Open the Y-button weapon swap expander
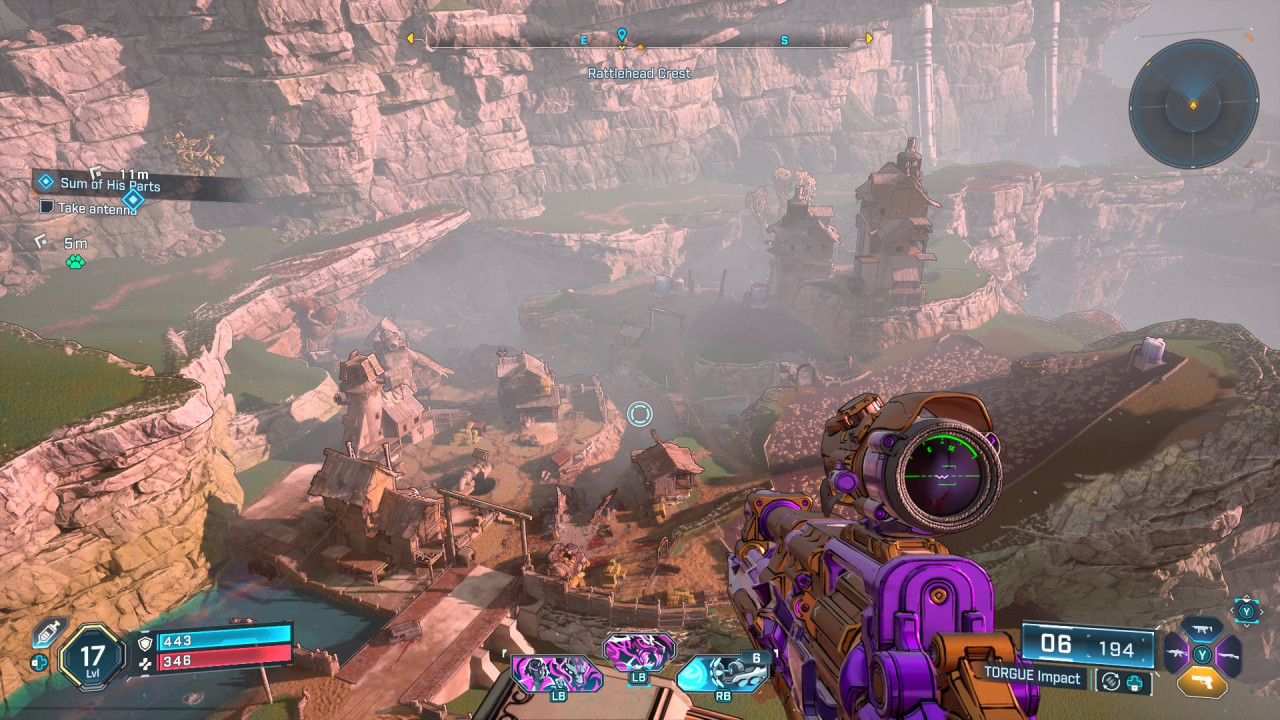 [1245, 609]
